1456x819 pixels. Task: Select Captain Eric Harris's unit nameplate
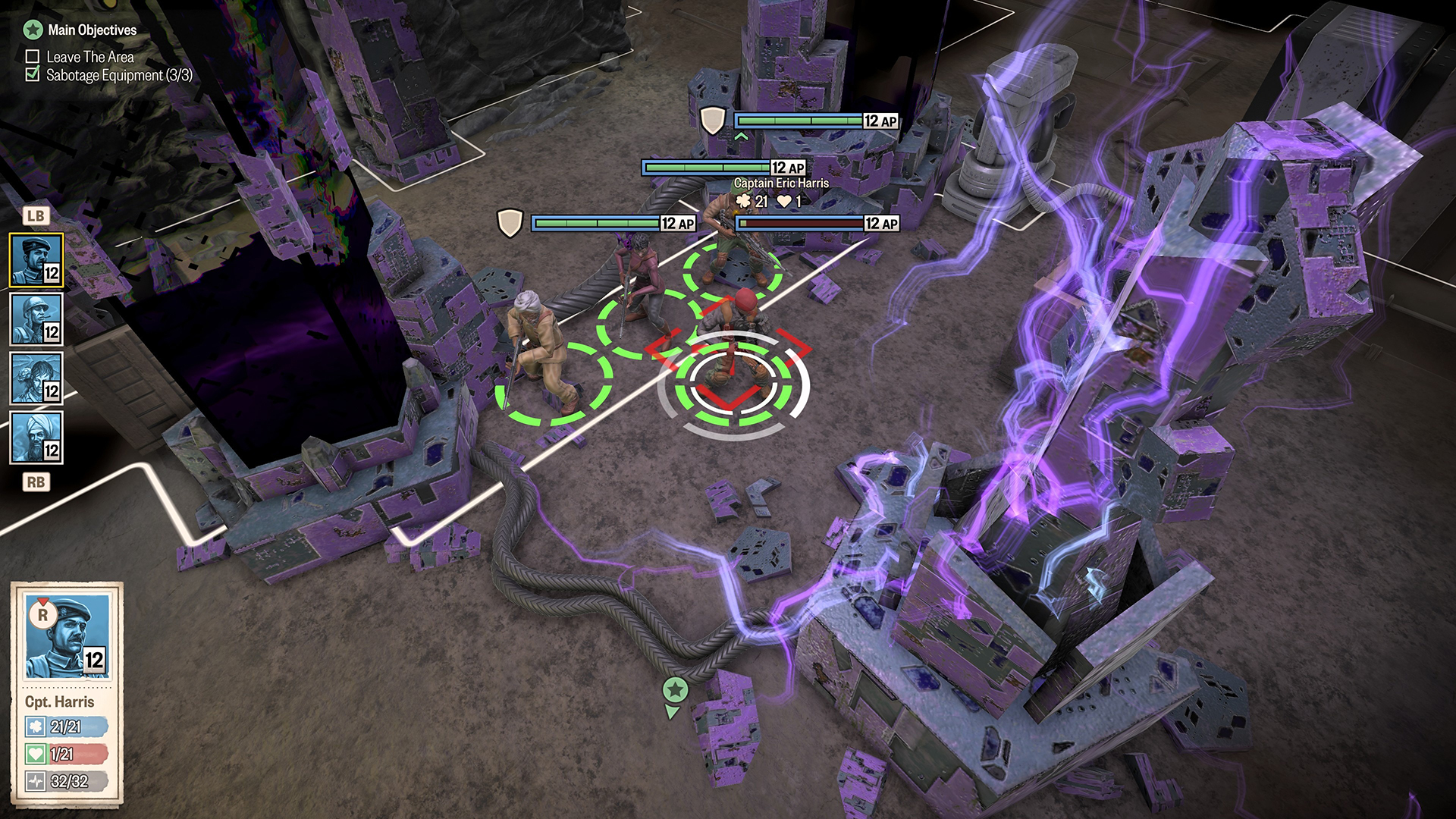coord(781,184)
